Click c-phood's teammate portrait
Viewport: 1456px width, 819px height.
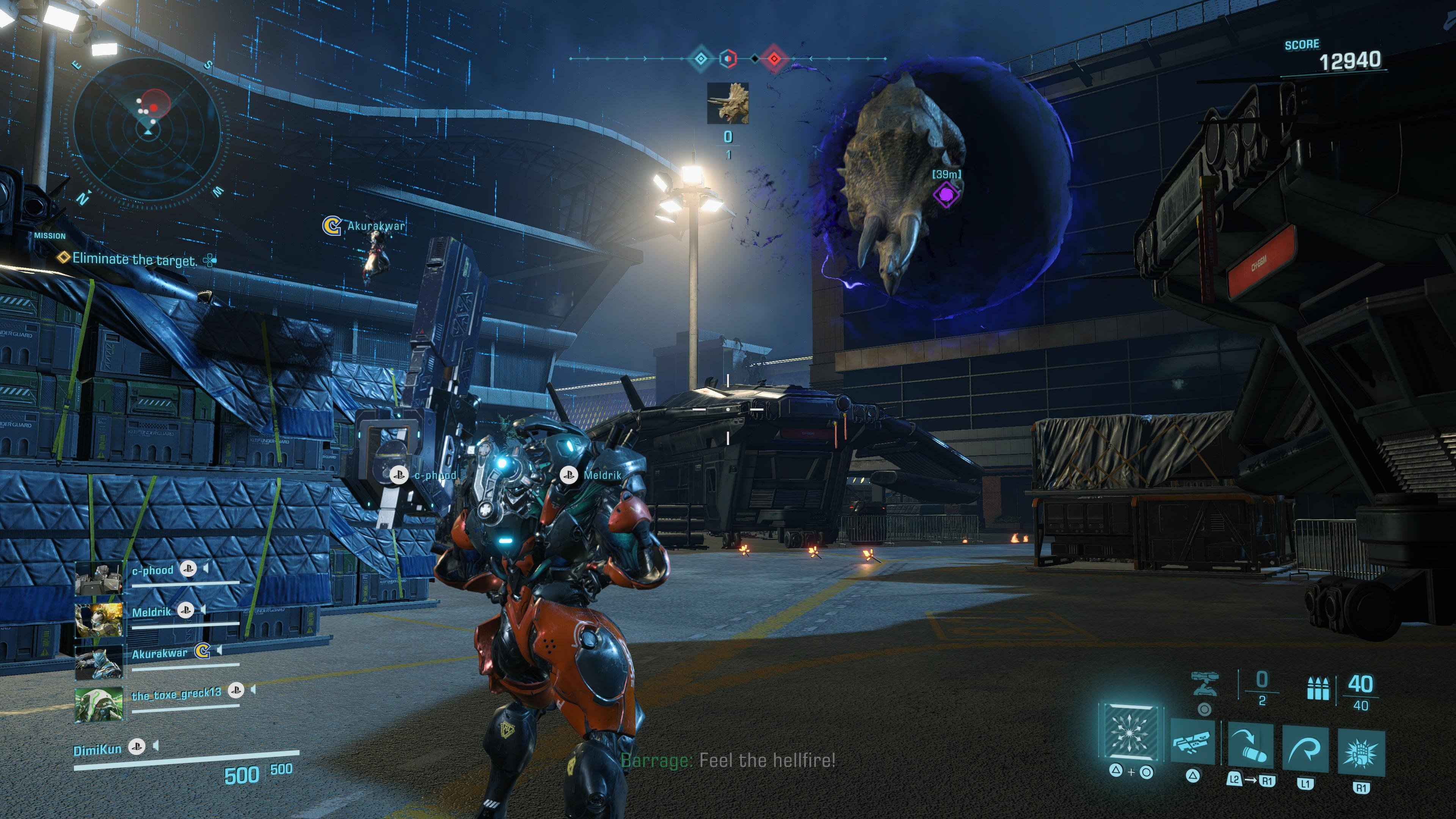99,577
